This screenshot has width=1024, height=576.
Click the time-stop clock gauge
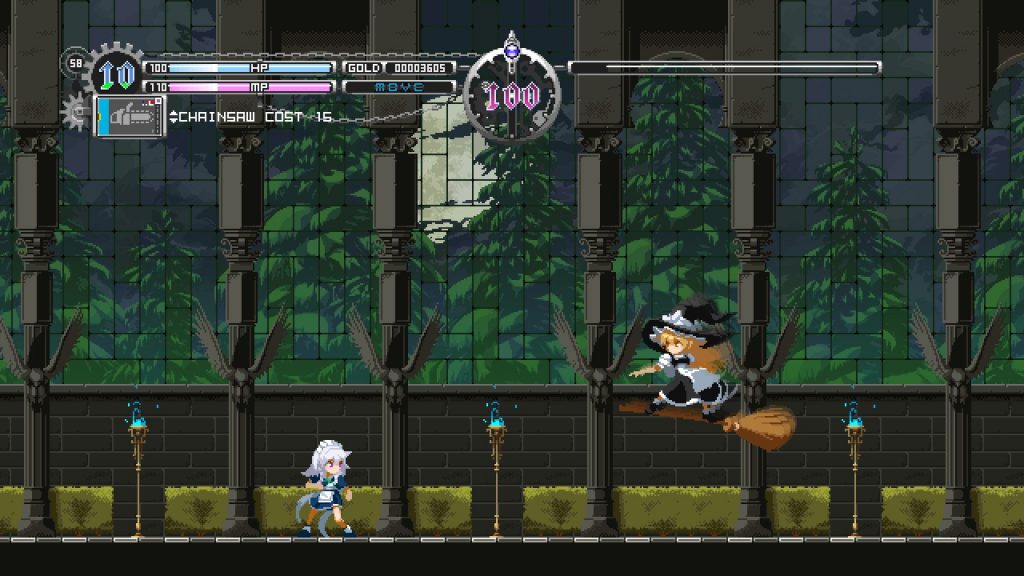[512, 96]
